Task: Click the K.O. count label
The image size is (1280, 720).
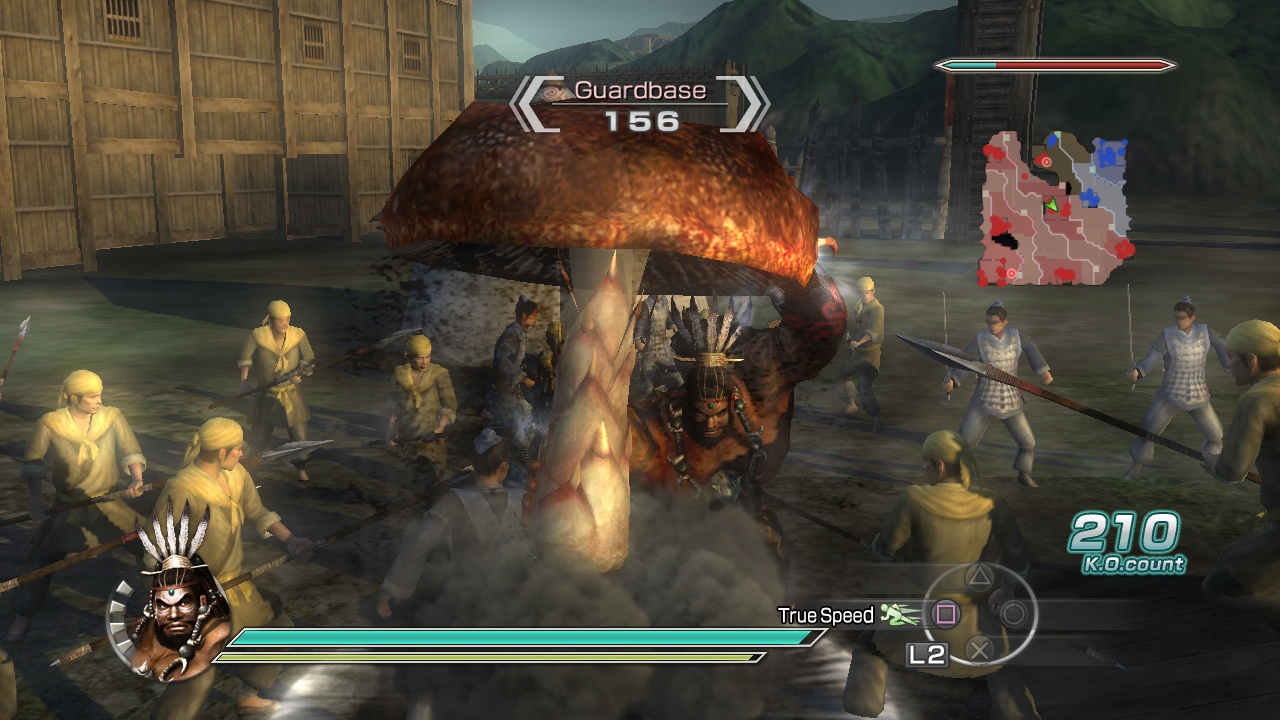Action: click(1135, 565)
